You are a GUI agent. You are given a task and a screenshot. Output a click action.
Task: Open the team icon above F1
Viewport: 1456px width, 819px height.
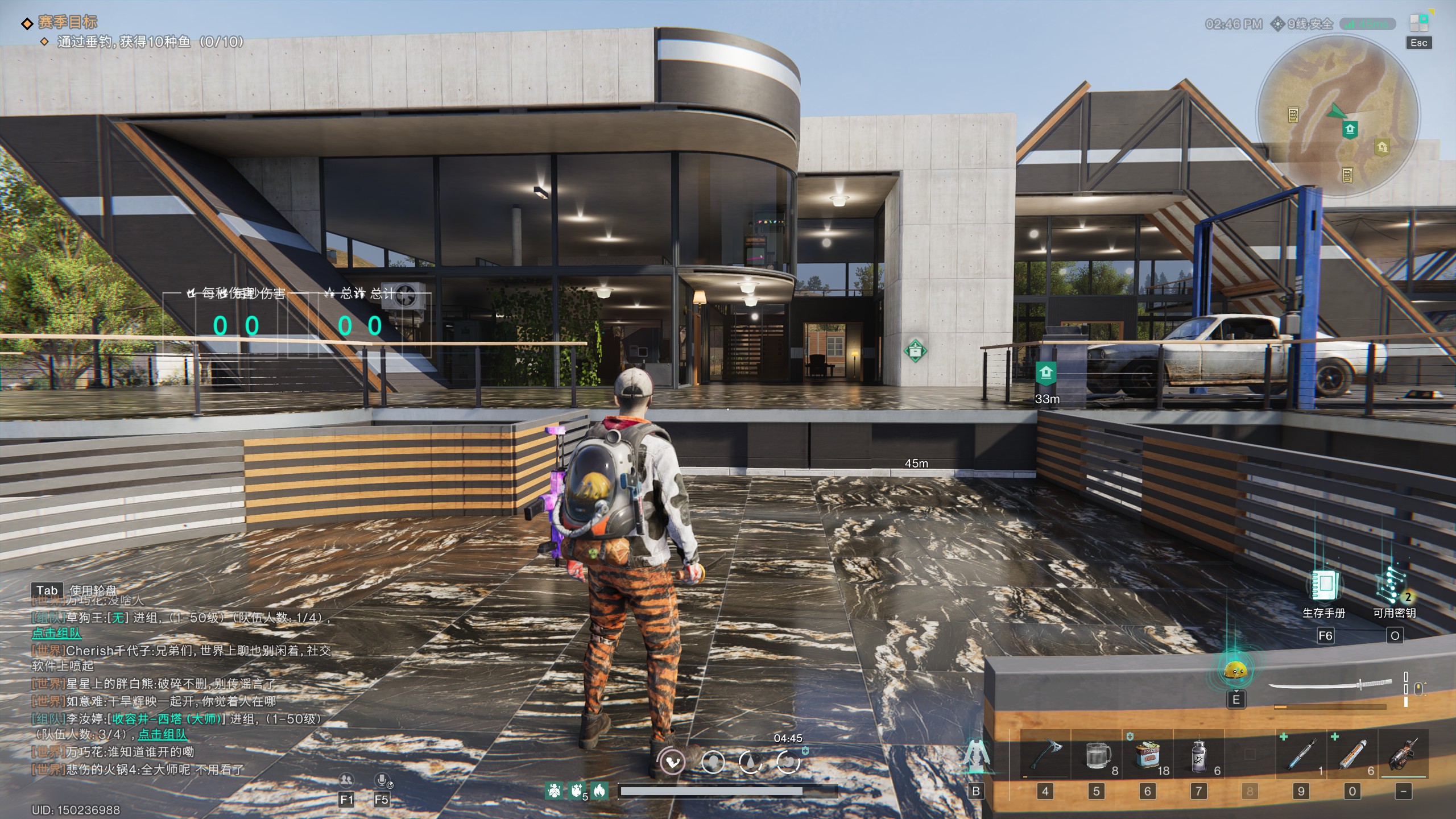346,780
